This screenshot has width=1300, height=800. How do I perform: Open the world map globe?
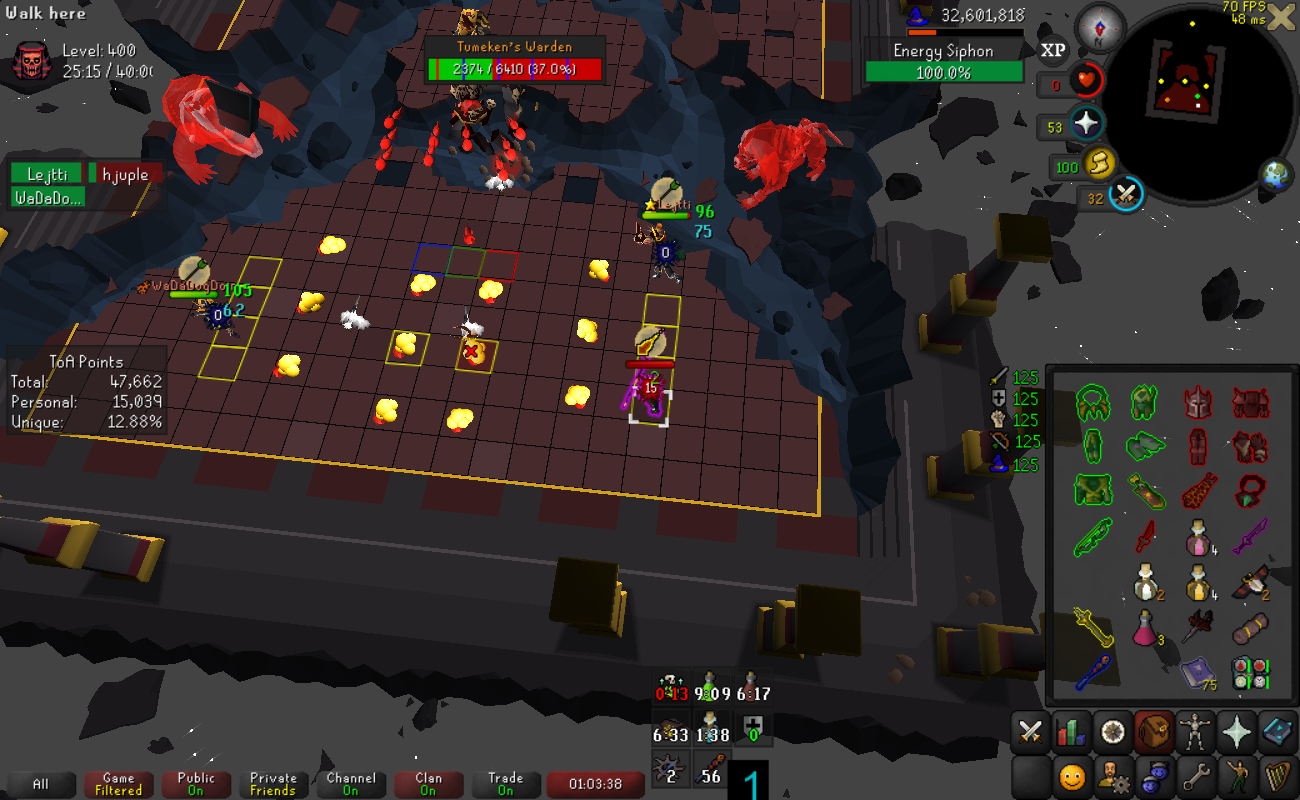(x=1277, y=175)
